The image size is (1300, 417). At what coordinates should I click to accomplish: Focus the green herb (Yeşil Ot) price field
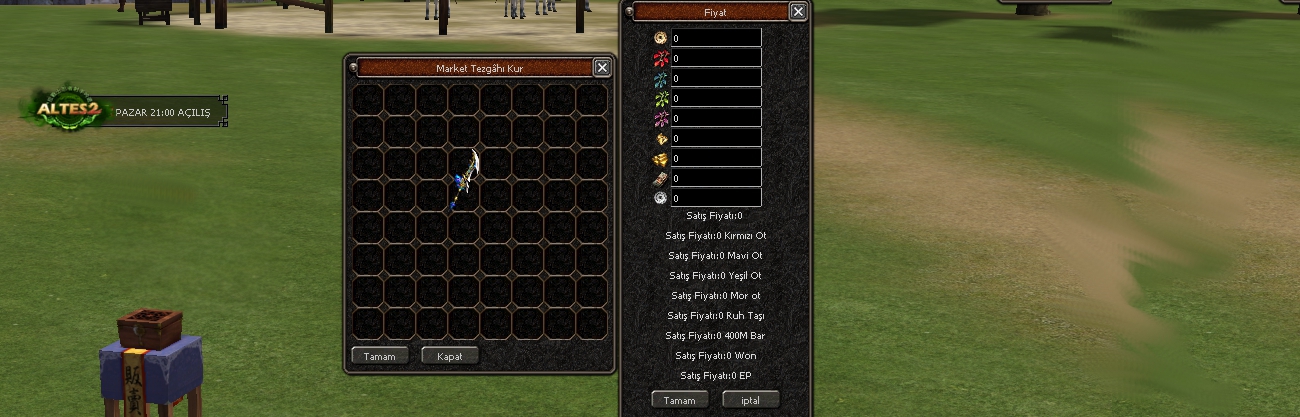pyautogui.click(x=715, y=98)
